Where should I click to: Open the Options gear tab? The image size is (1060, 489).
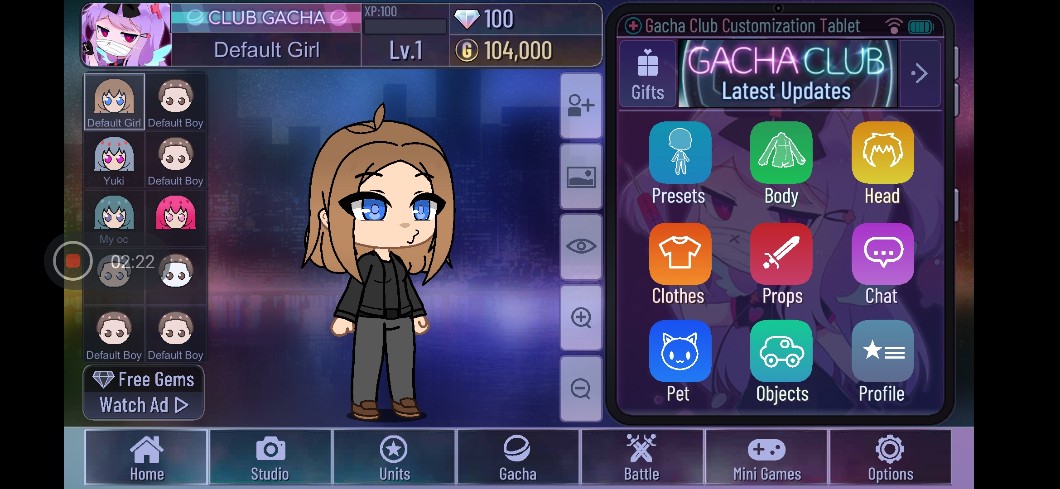(890, 457)
